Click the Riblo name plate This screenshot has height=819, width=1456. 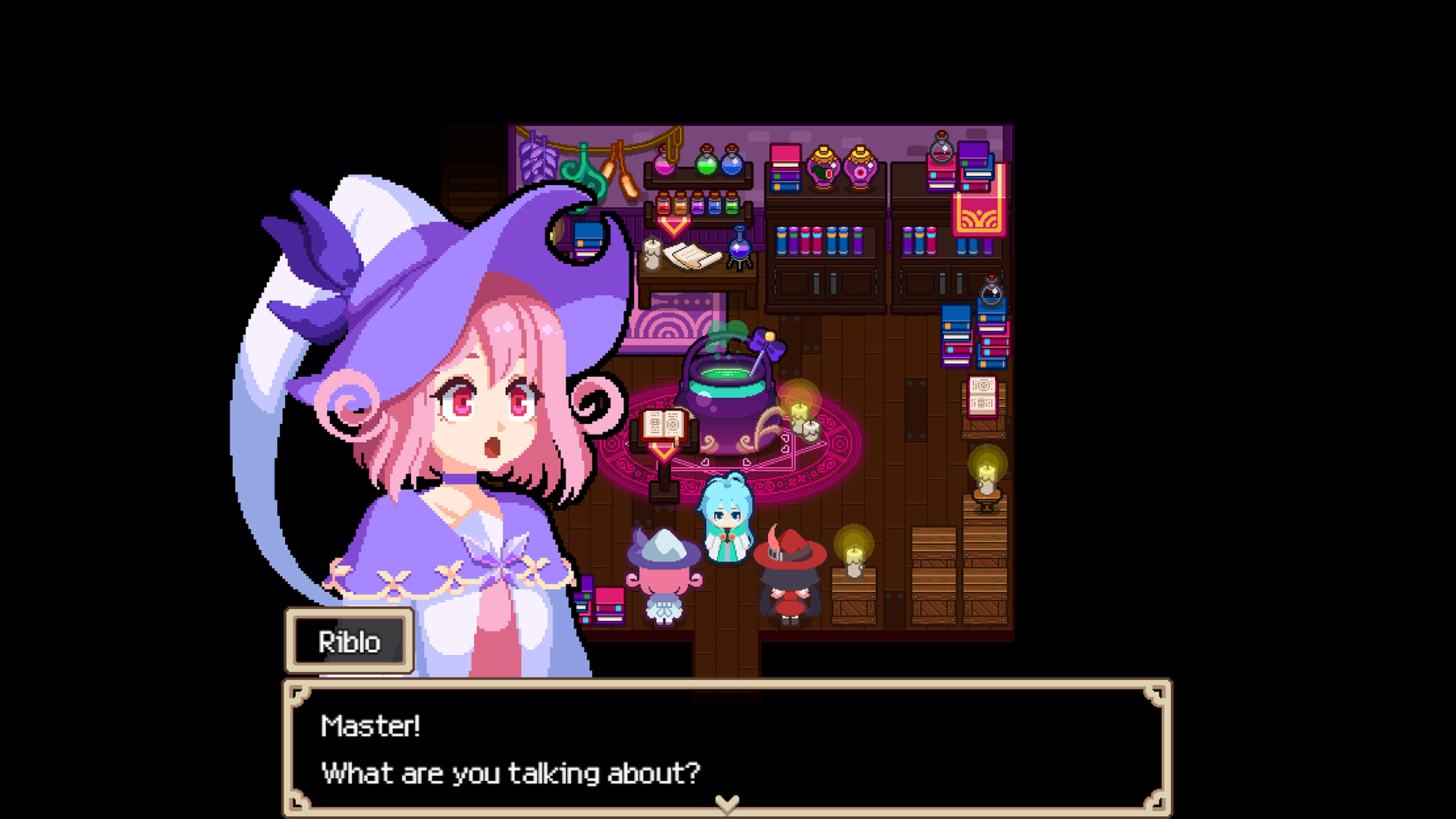(348, 641)
